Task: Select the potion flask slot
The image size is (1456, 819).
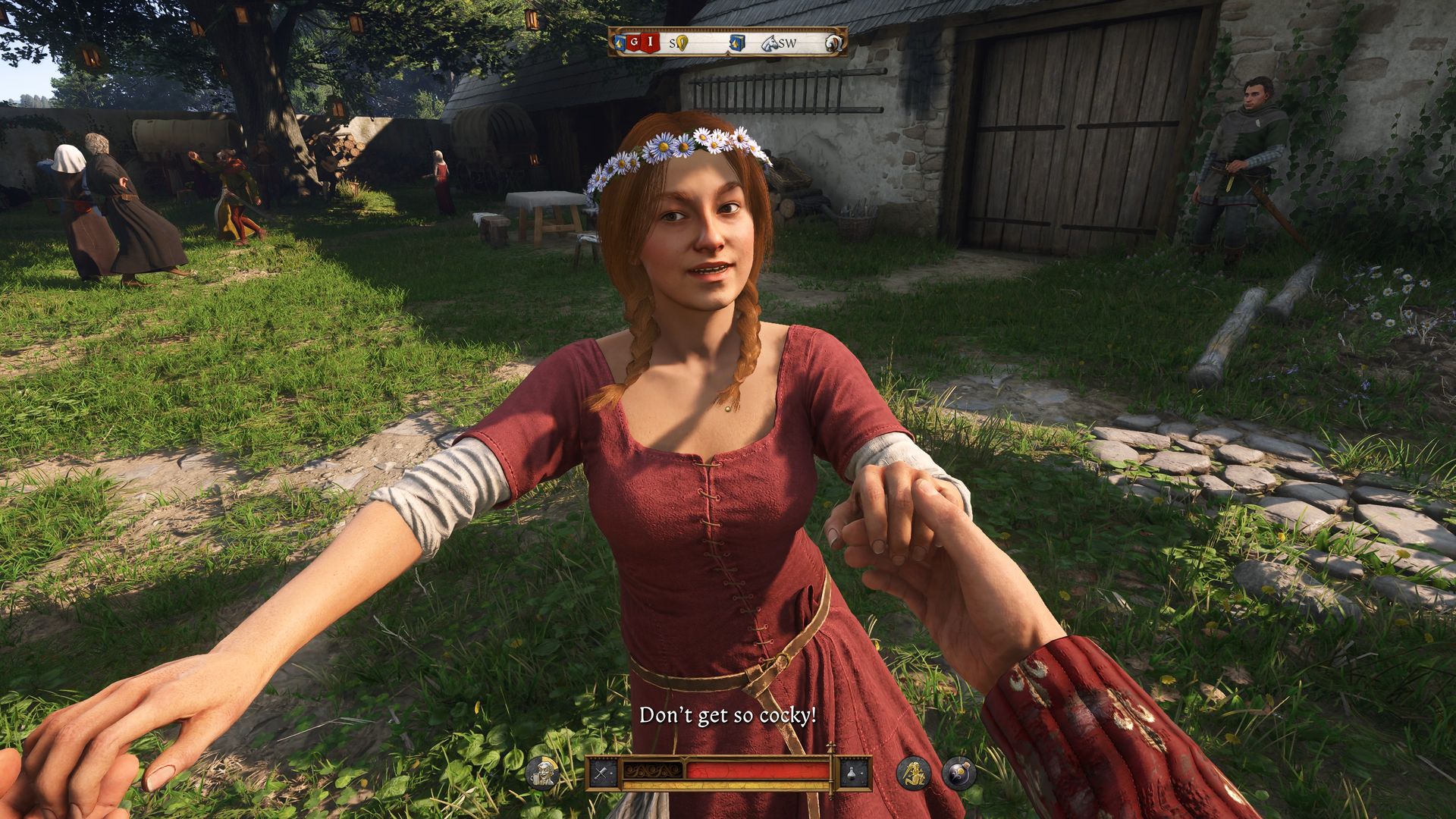Action: click(x=853, y=773)
